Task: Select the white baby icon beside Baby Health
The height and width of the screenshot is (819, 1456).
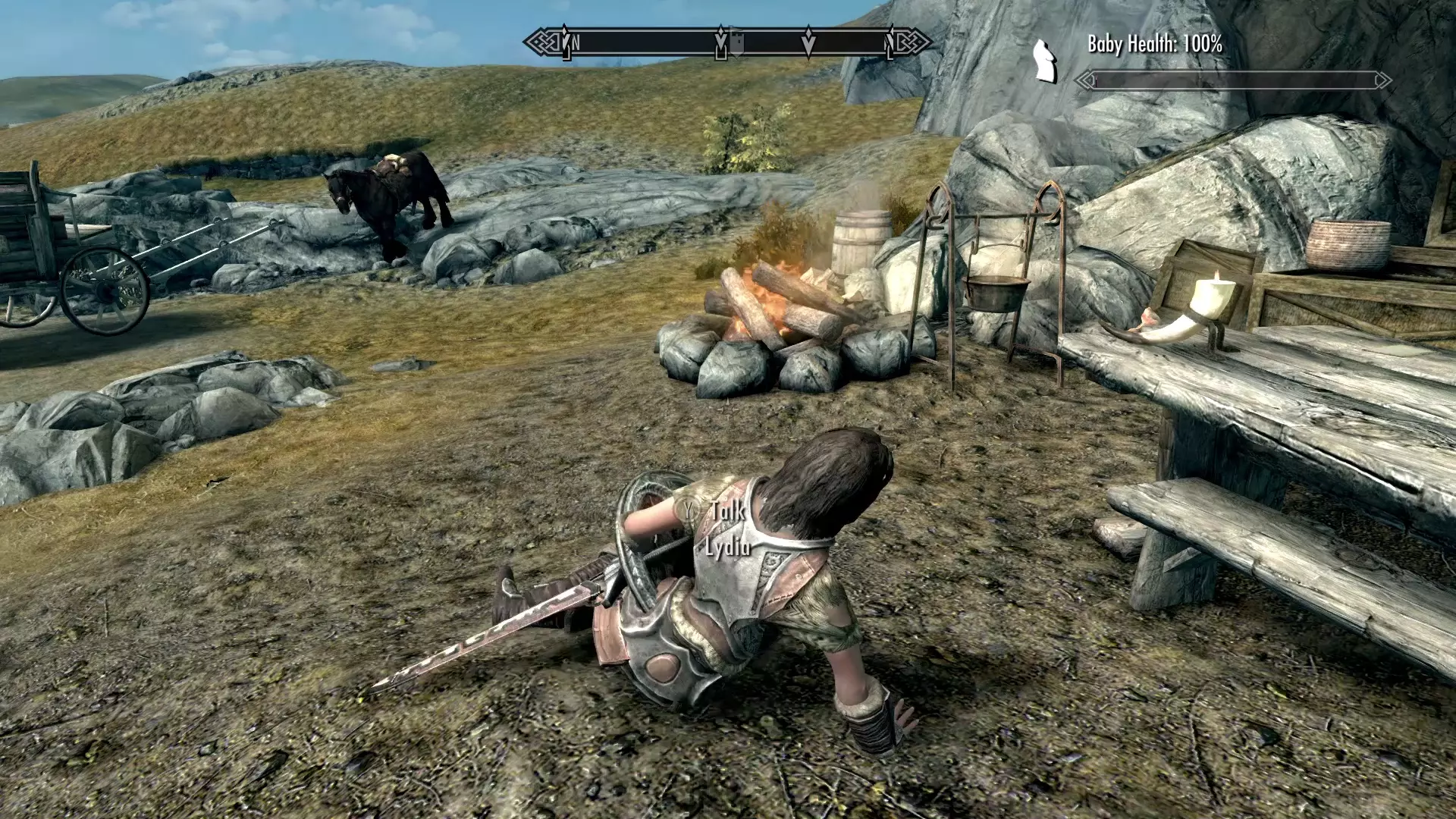Action: (1045, 61)
